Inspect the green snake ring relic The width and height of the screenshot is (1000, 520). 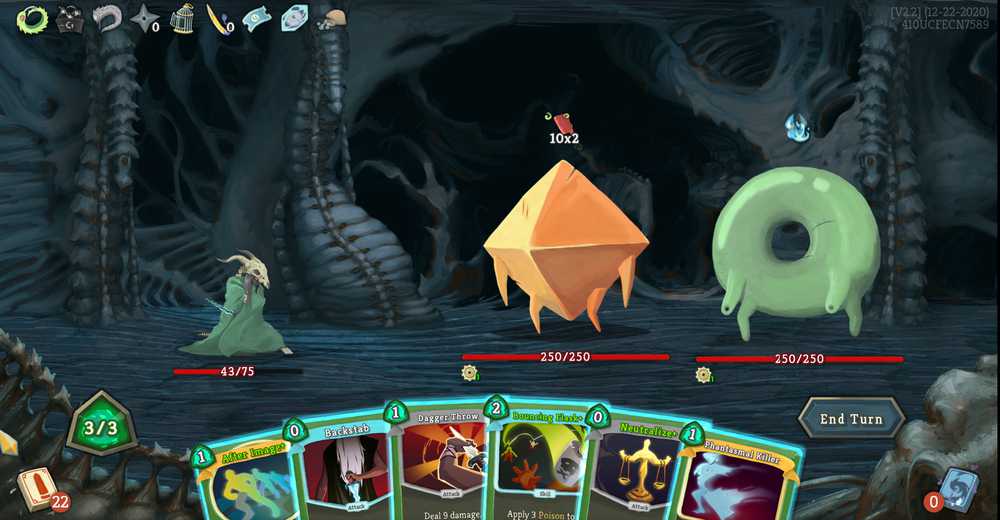tap(32, 18)
